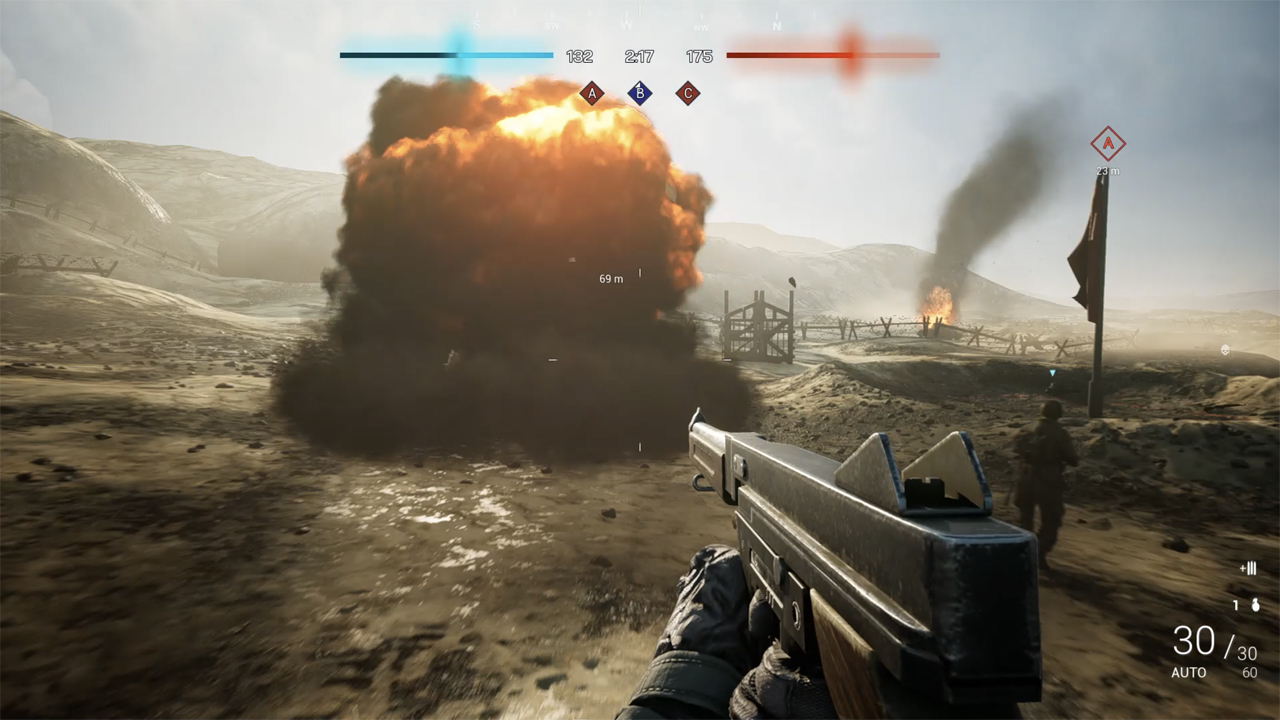Click the red score 175

pyautogui.click(x=697, y=54)
